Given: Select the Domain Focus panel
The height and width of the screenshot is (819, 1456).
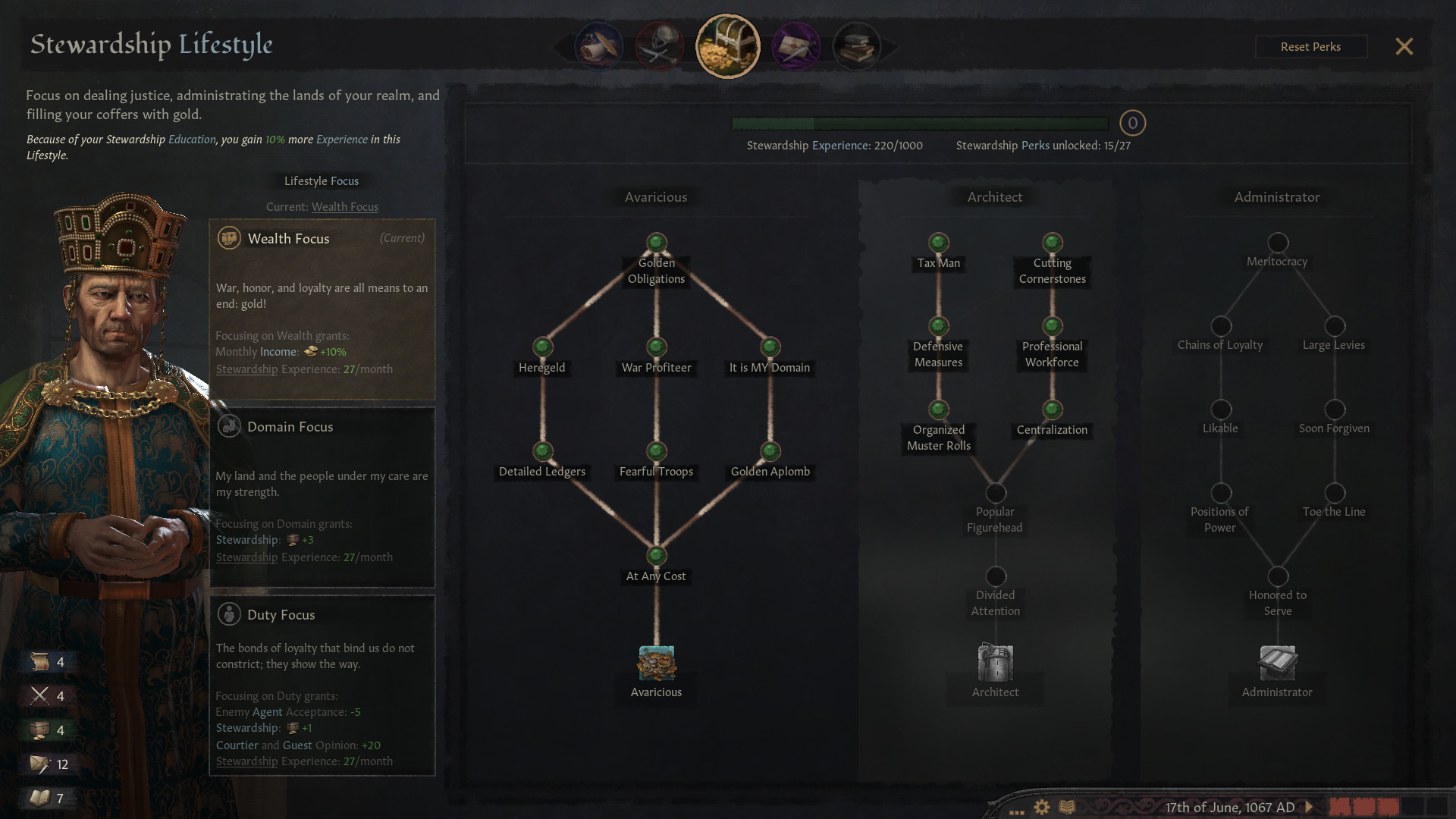Looking at the screenshot, I should coord(322,497).
